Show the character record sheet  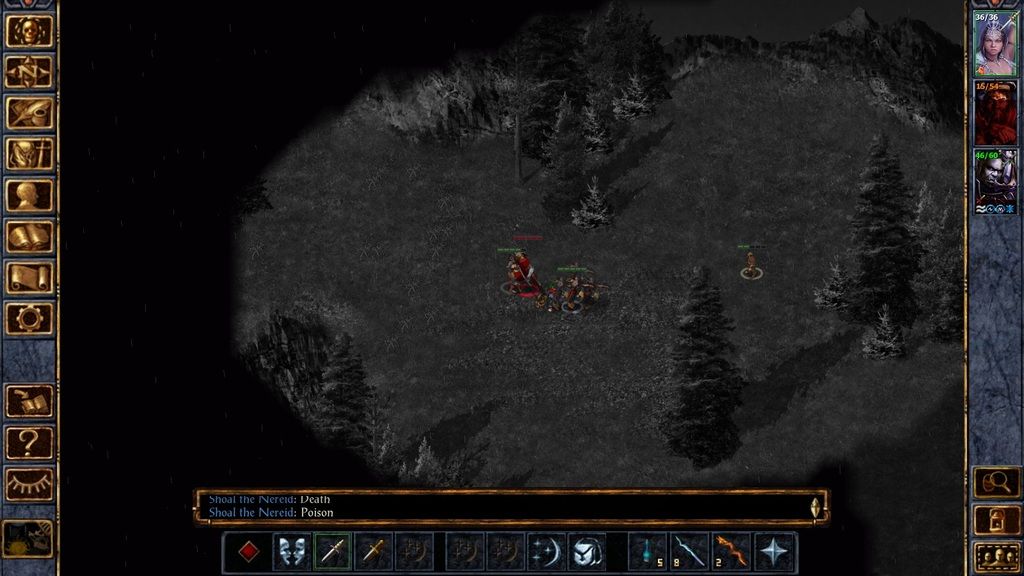click(29, 195)
